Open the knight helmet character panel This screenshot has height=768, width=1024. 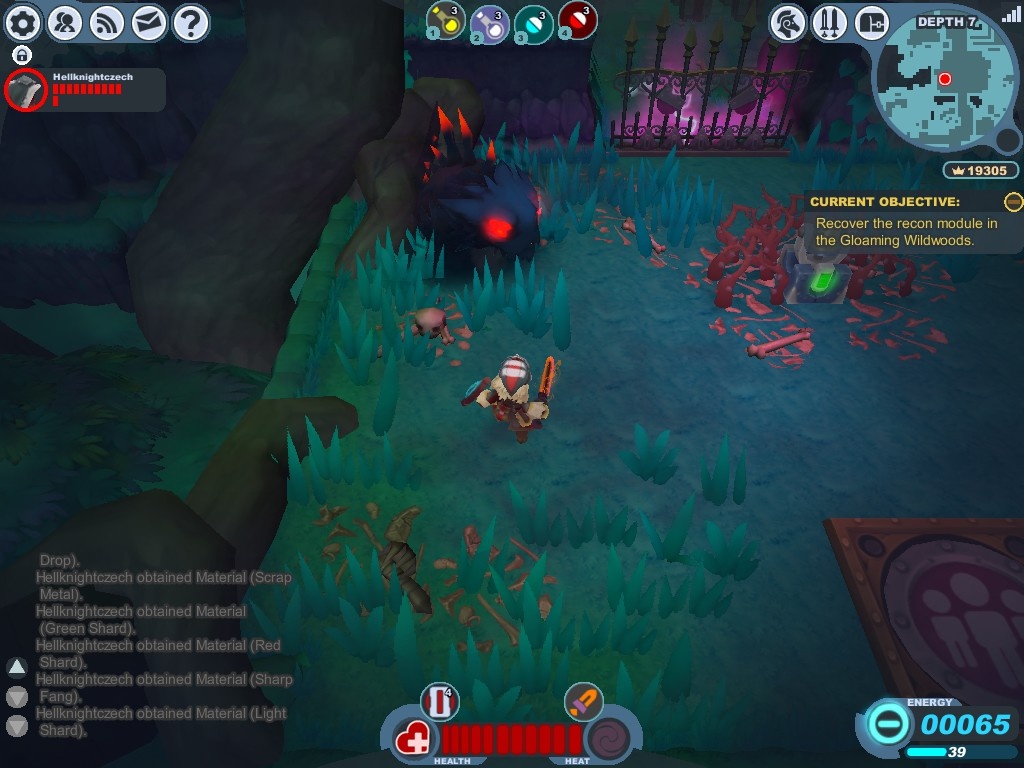[788, 22]
